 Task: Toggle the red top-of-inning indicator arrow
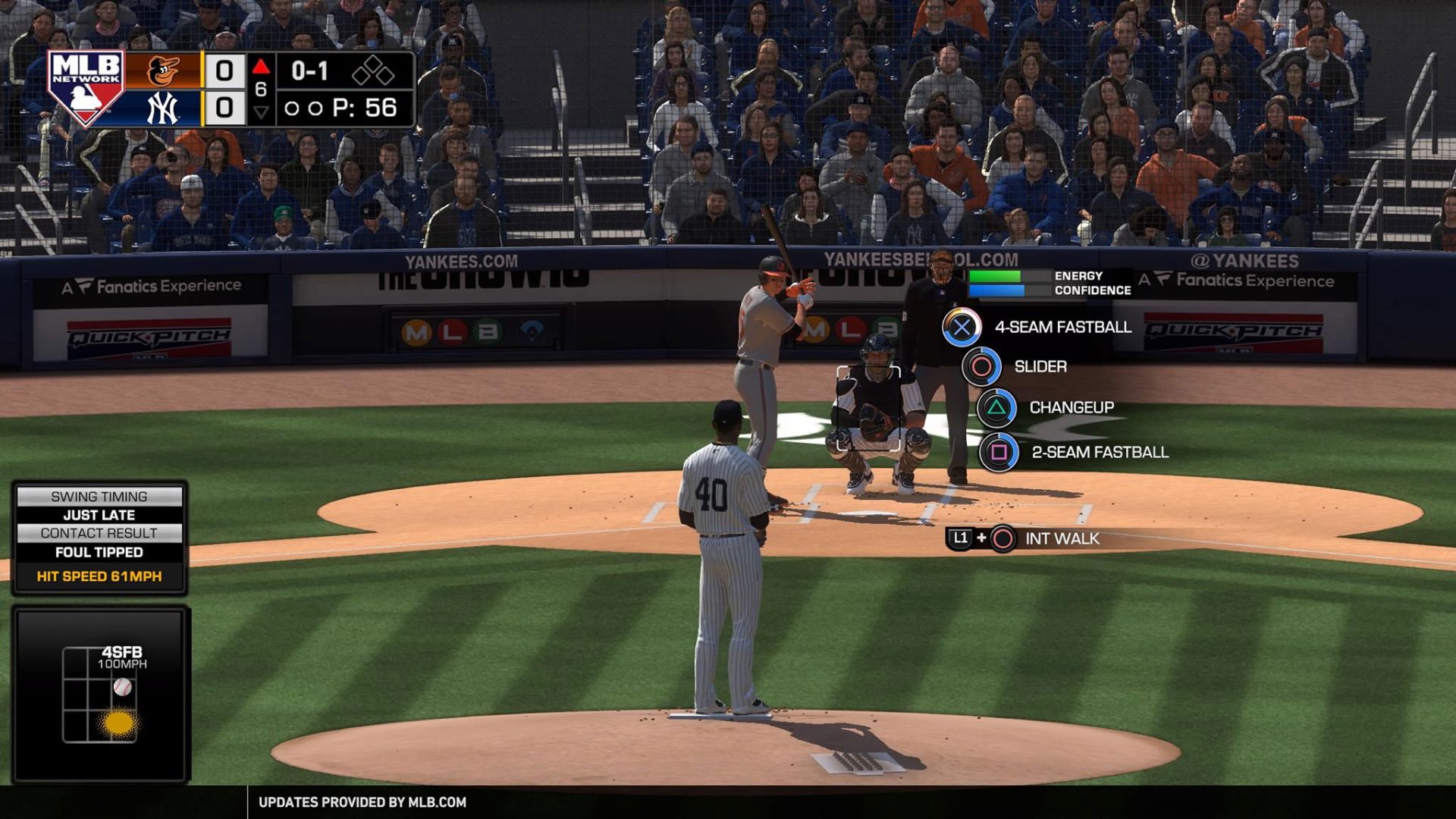(x=262, y=67)
